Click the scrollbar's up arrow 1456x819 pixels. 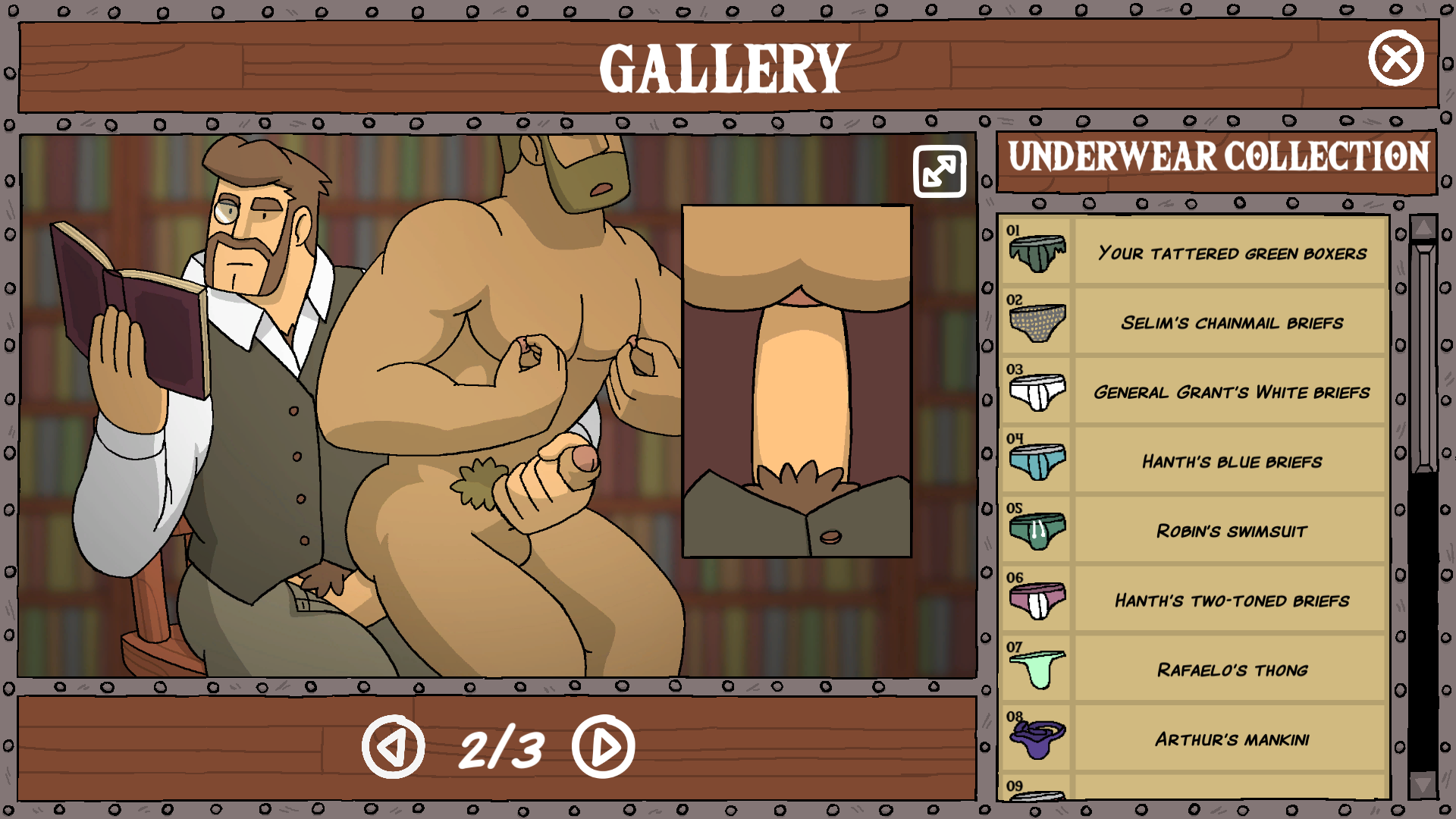(x=1423, y=227)
